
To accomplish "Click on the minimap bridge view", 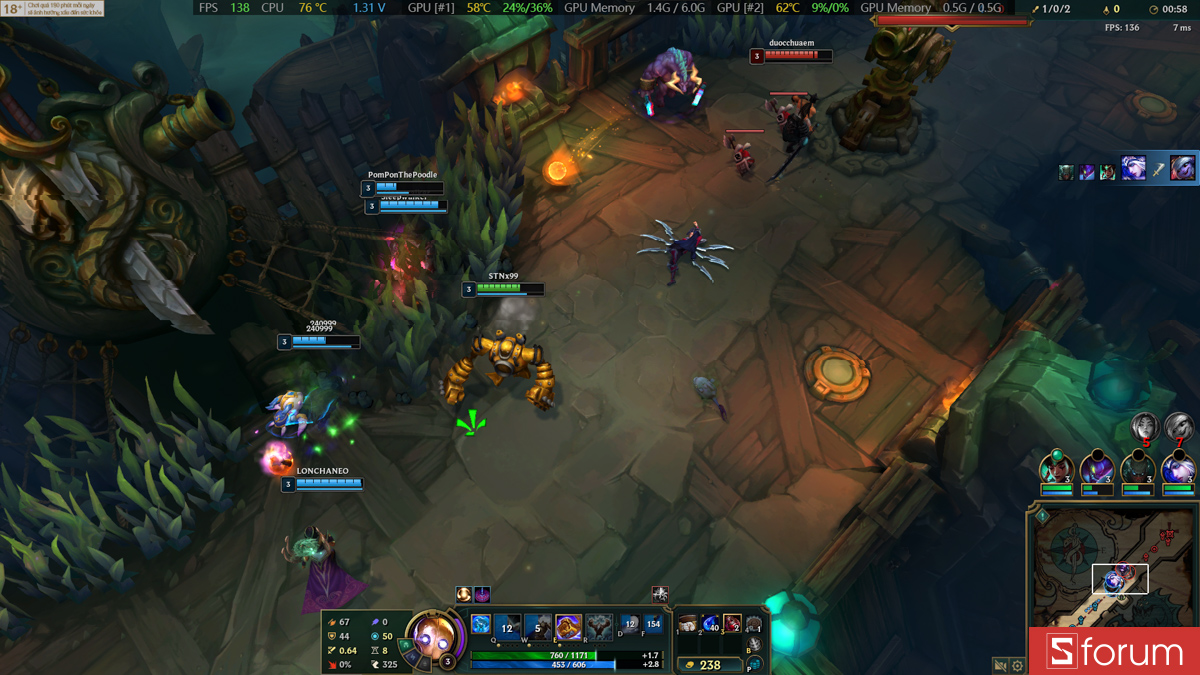I will click(1119, 578).
